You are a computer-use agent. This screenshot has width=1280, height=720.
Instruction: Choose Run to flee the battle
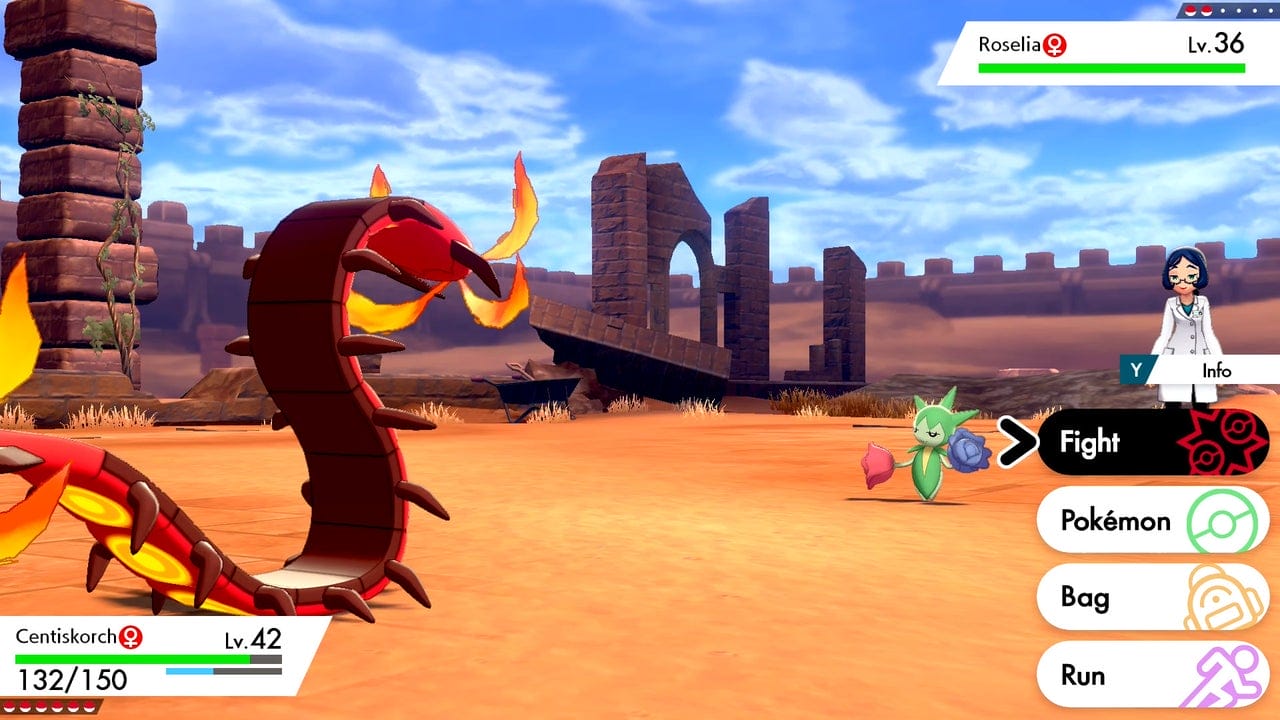(1152, 675)
